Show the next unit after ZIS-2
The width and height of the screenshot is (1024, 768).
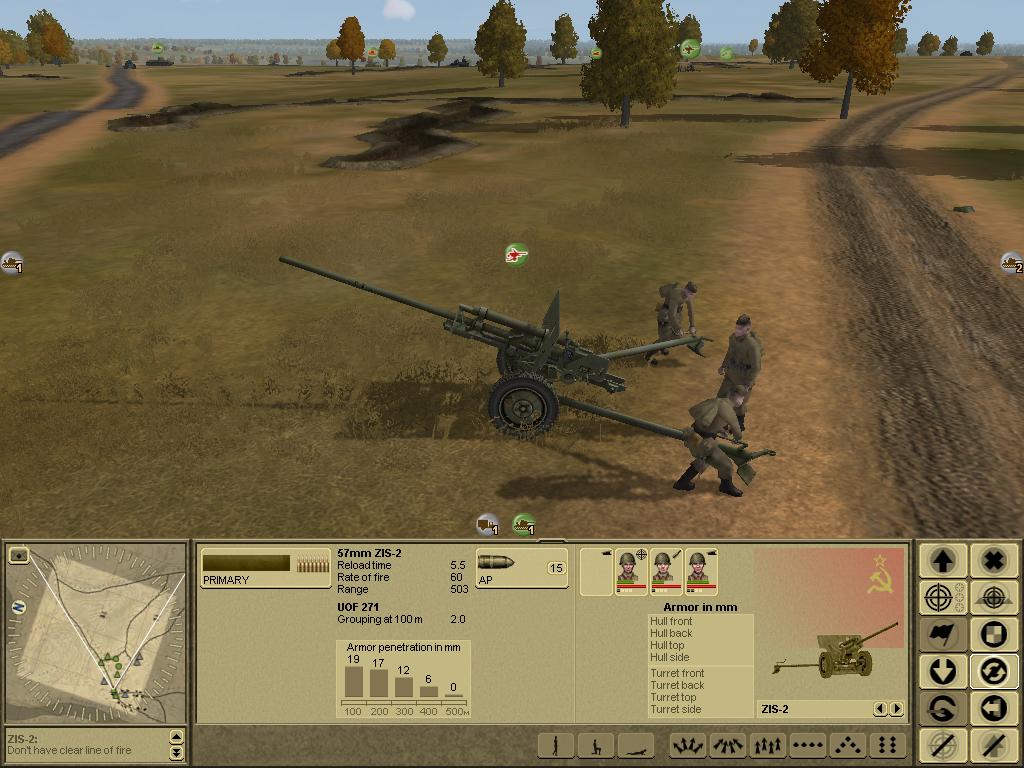(x=896, y=709)
